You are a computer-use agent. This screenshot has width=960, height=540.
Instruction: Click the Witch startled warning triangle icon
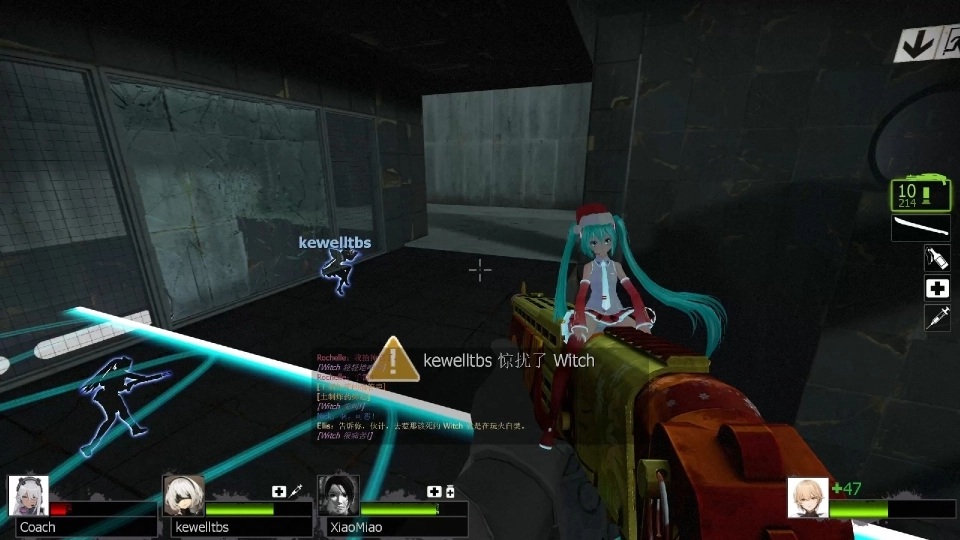(397, 359)
